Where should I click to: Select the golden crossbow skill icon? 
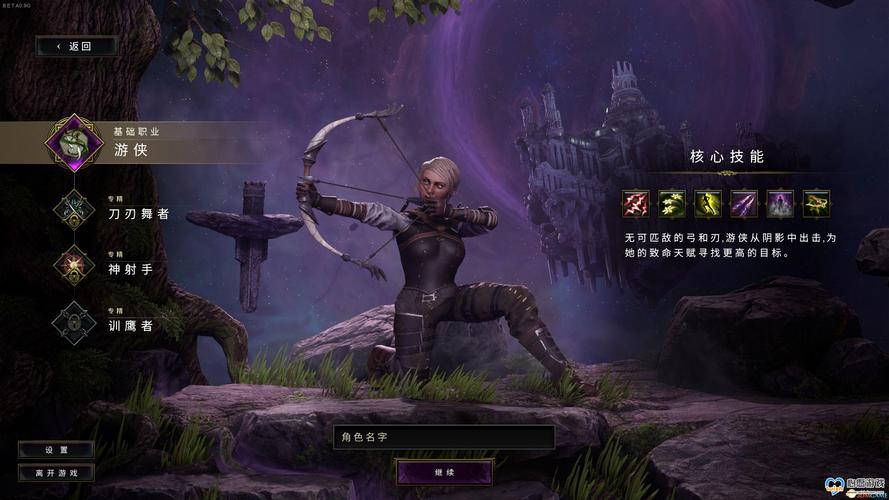tap(816, 204)
